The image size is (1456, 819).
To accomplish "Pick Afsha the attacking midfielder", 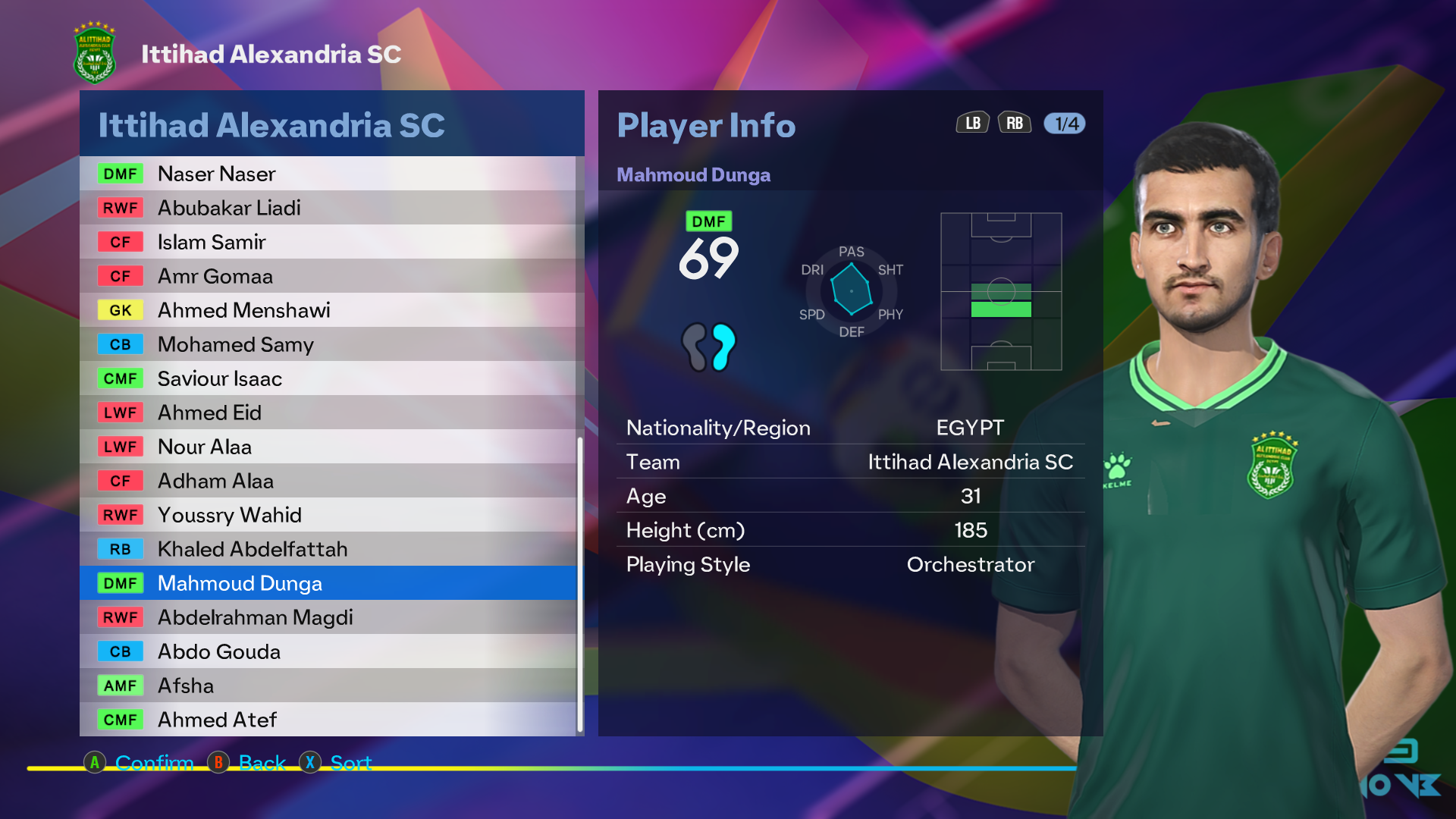I will click(x=328, y=686).
